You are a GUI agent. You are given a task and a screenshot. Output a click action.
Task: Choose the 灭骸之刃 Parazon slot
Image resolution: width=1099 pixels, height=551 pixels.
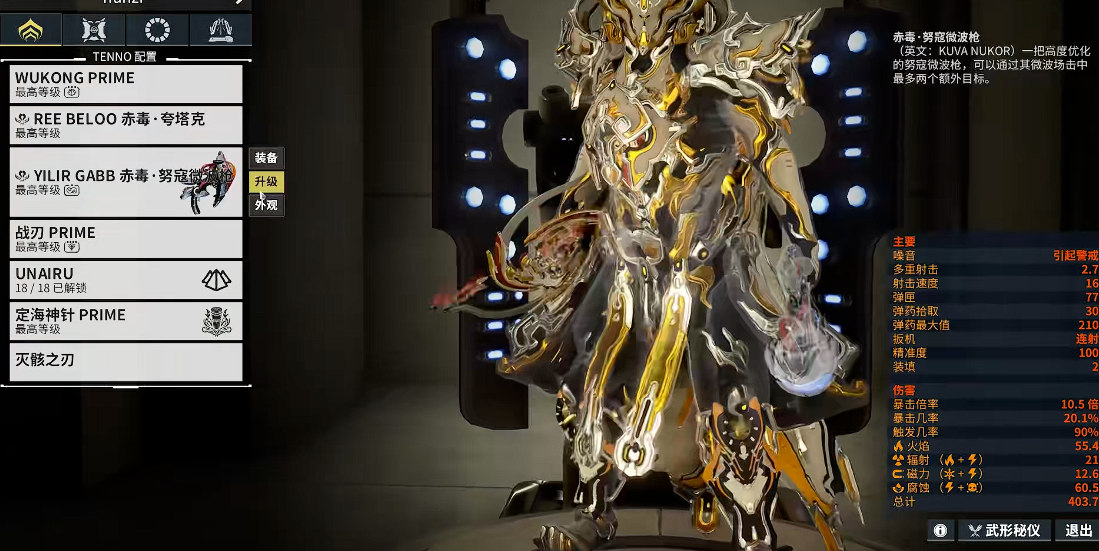(126, 361)
